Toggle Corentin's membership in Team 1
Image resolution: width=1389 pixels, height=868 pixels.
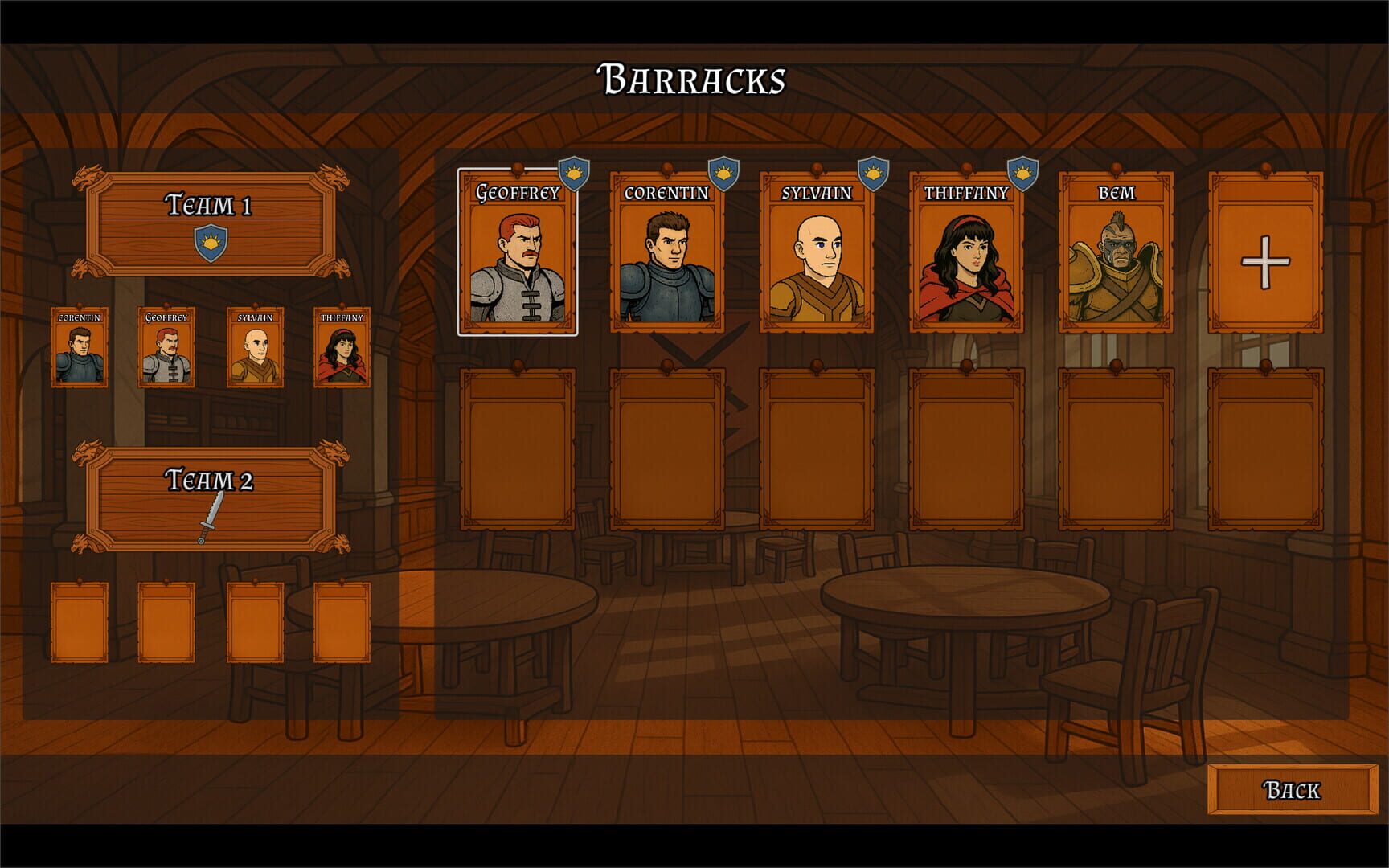tap(78, 346)
